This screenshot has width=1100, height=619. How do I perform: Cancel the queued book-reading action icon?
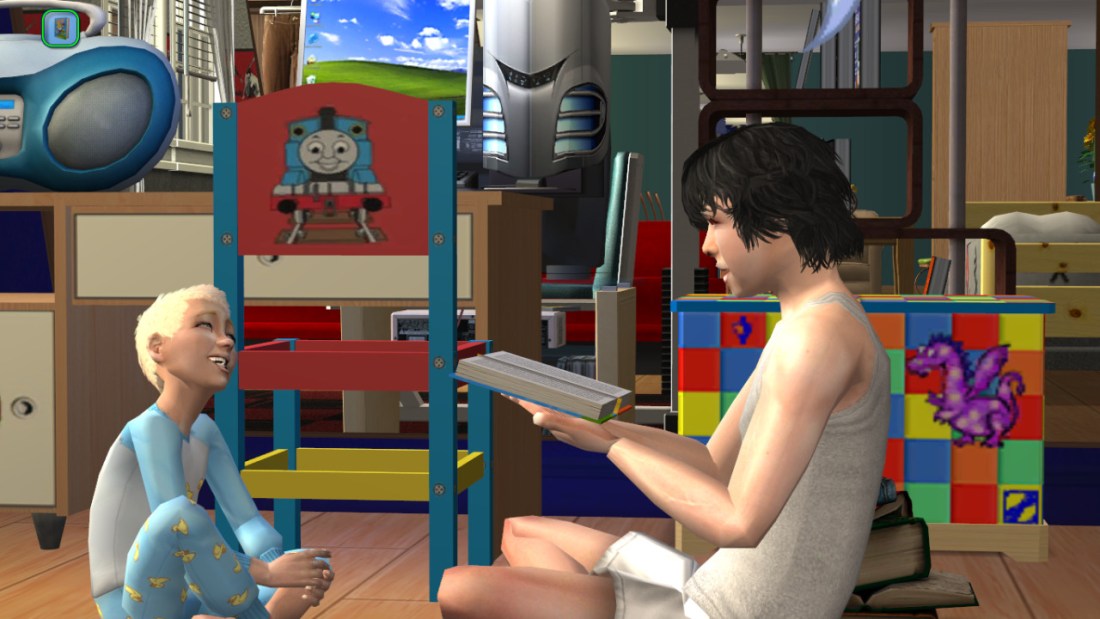[61, 28]
